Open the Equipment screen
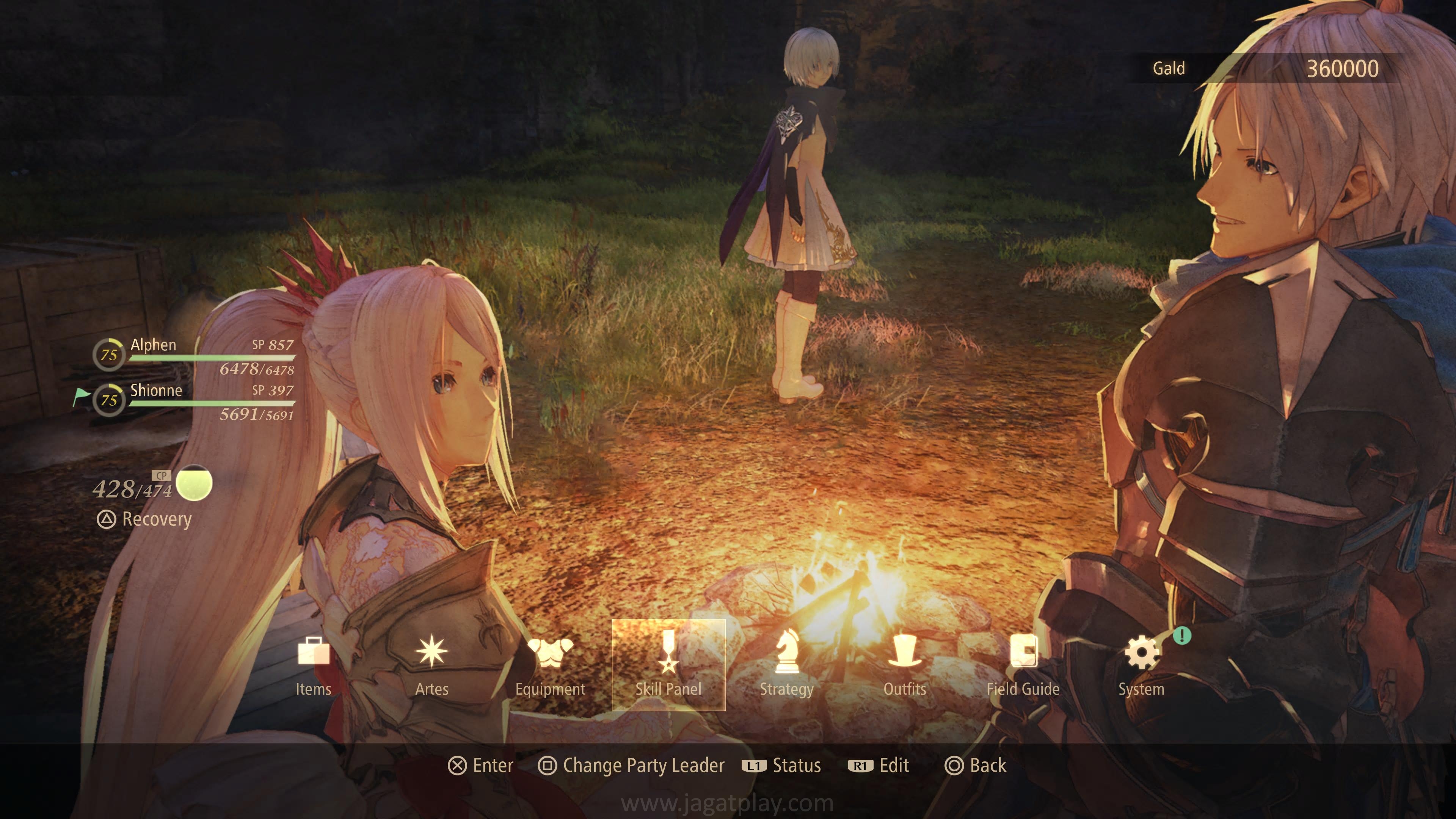This screenshot has height=819, width=1456. click(x=550, y=665)
